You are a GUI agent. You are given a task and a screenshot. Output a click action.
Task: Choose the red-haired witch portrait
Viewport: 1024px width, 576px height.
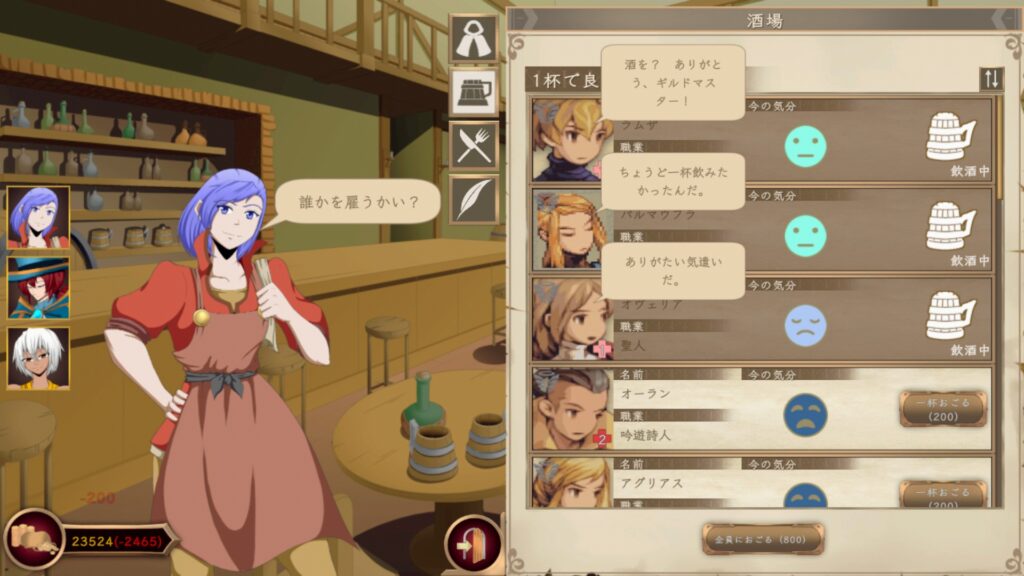coord(38,288)
